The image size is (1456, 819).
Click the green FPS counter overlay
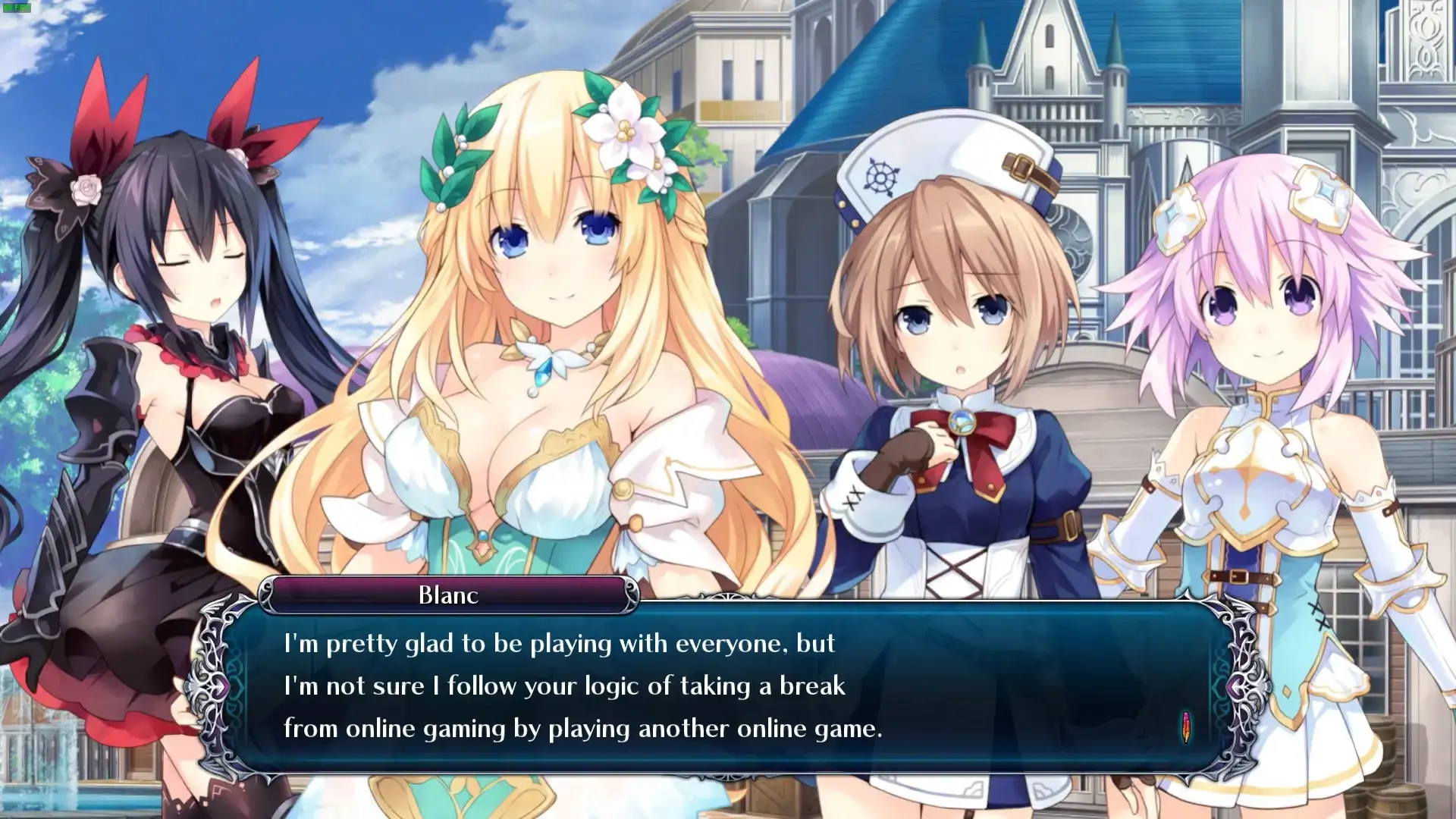[15, 9]
